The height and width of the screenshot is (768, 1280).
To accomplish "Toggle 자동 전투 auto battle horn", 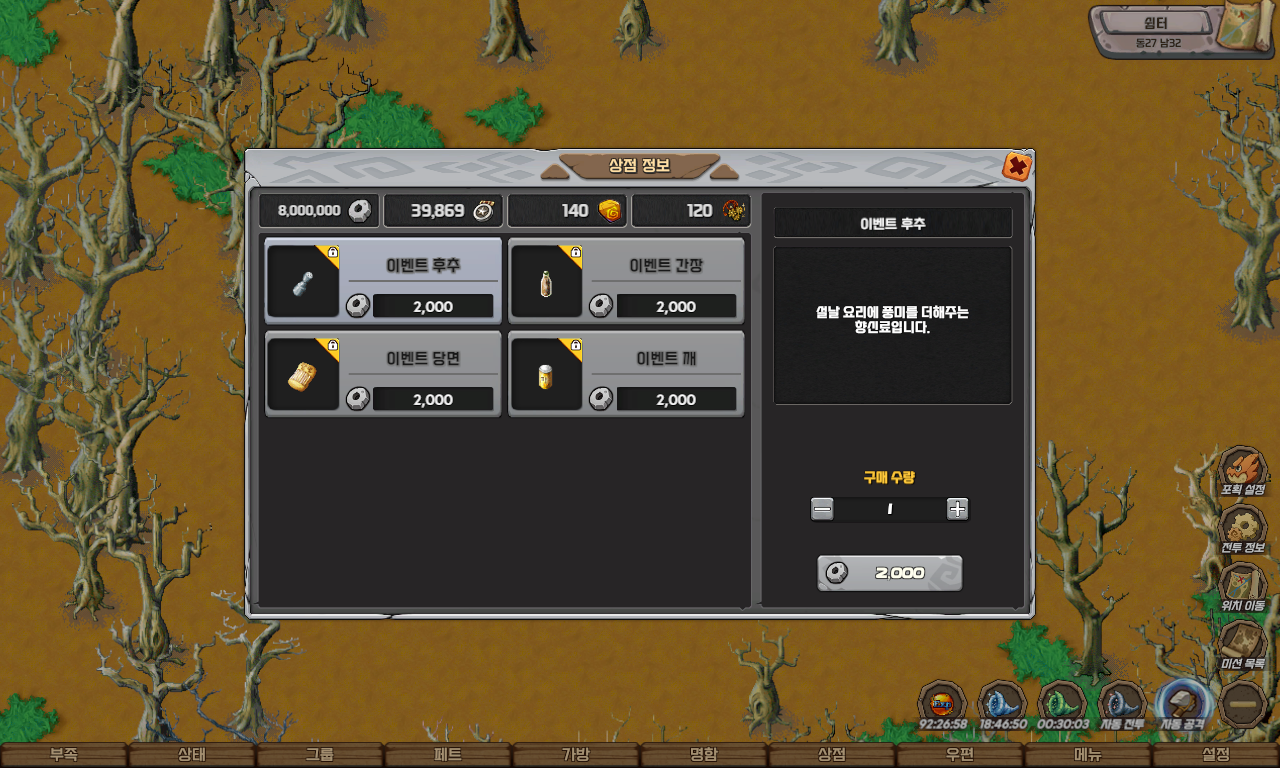I will (x=1122, y=704).
